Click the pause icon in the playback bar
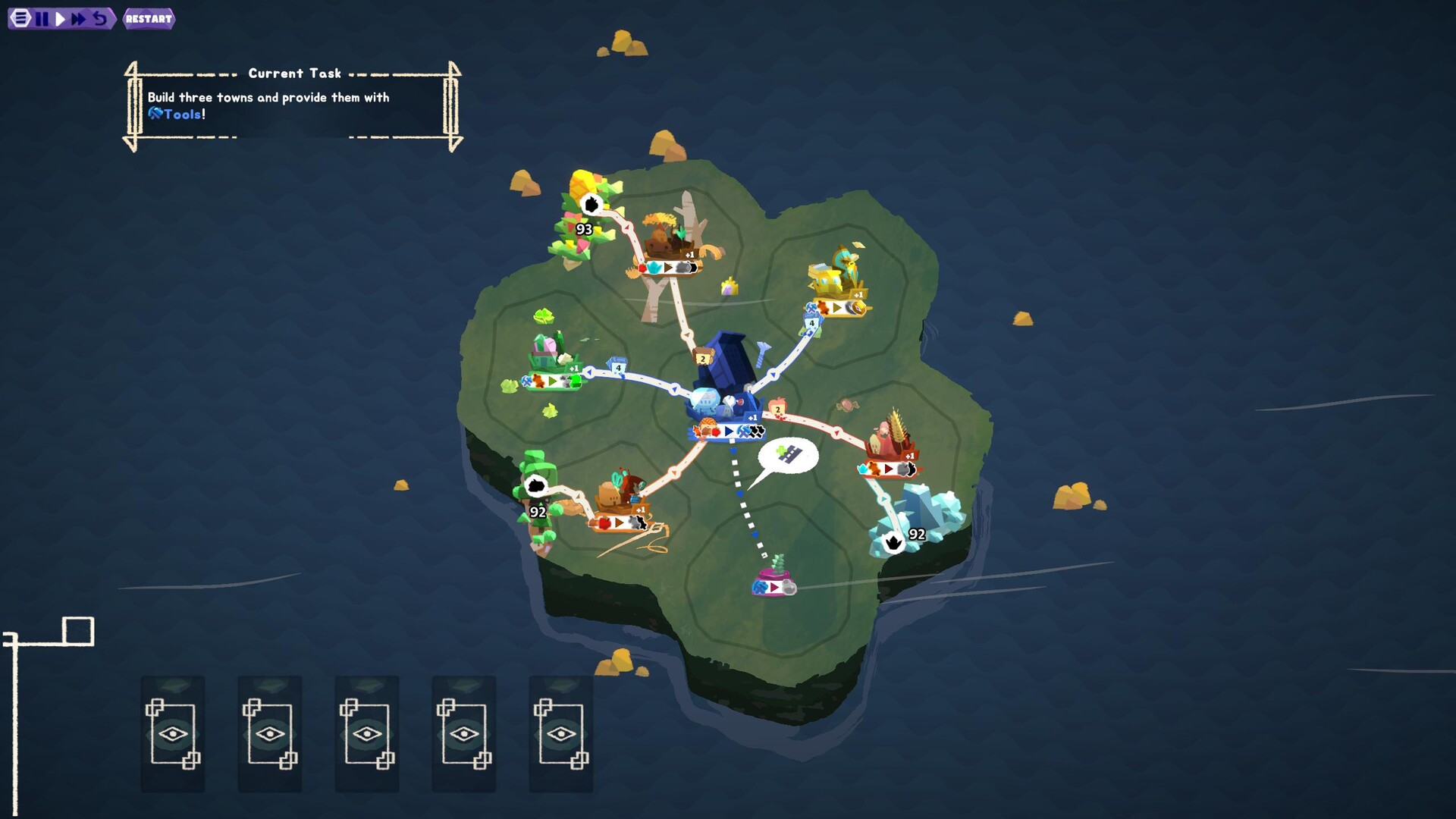The image size is (1456, 819). coord(41,18)
